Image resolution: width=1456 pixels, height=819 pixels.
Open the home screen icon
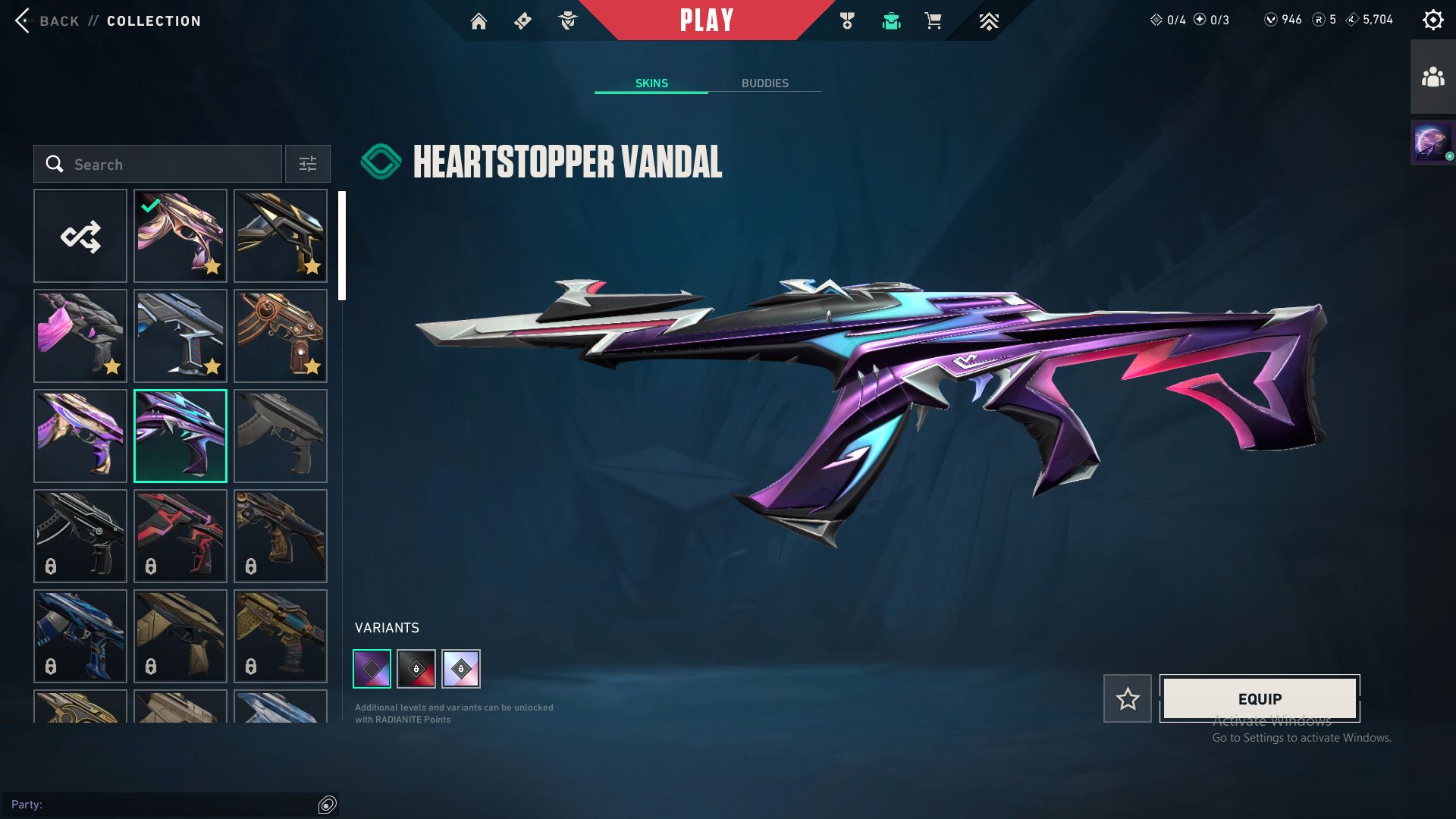479,21
